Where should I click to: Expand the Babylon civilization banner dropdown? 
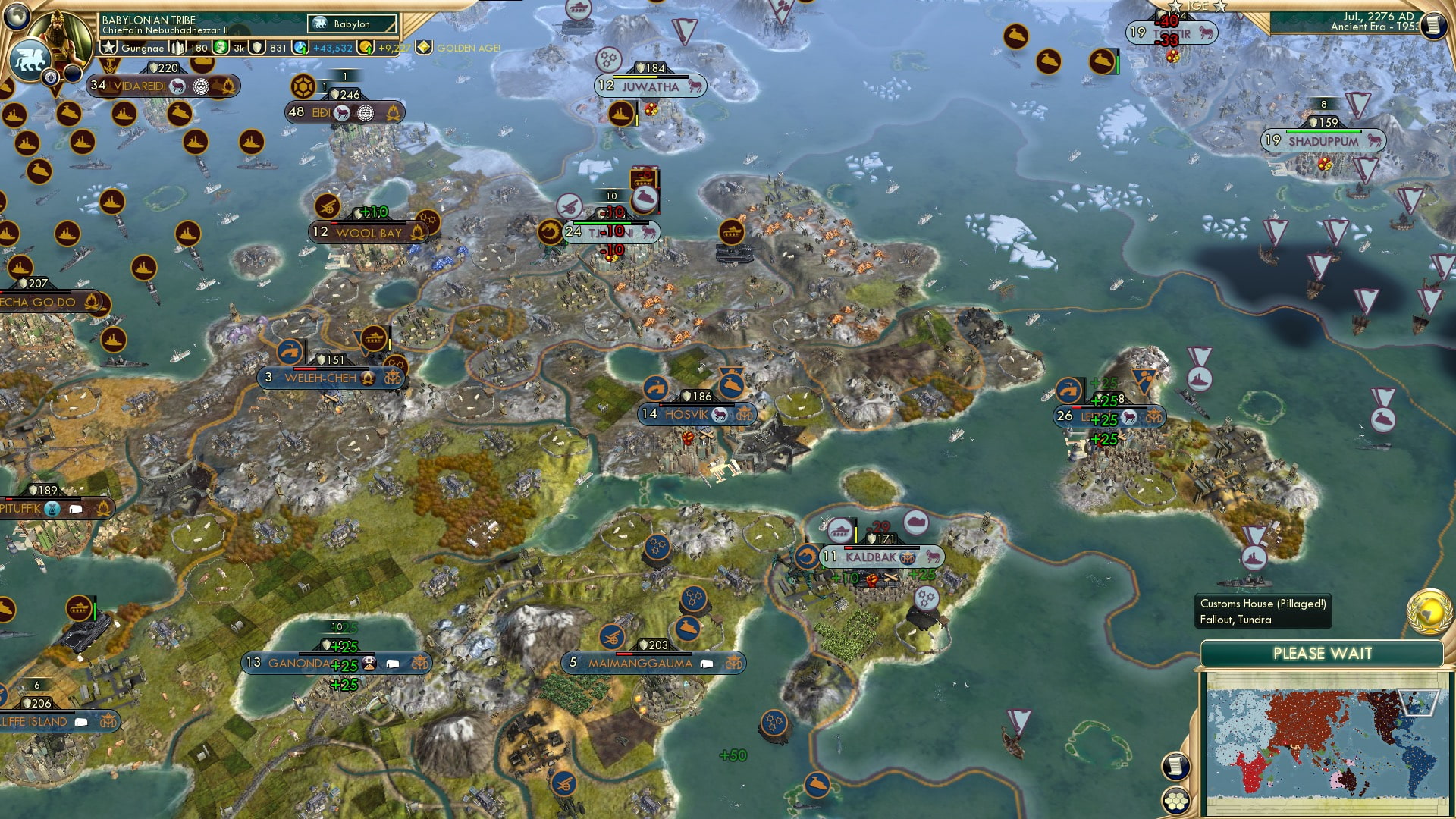(x=351, y=24)
